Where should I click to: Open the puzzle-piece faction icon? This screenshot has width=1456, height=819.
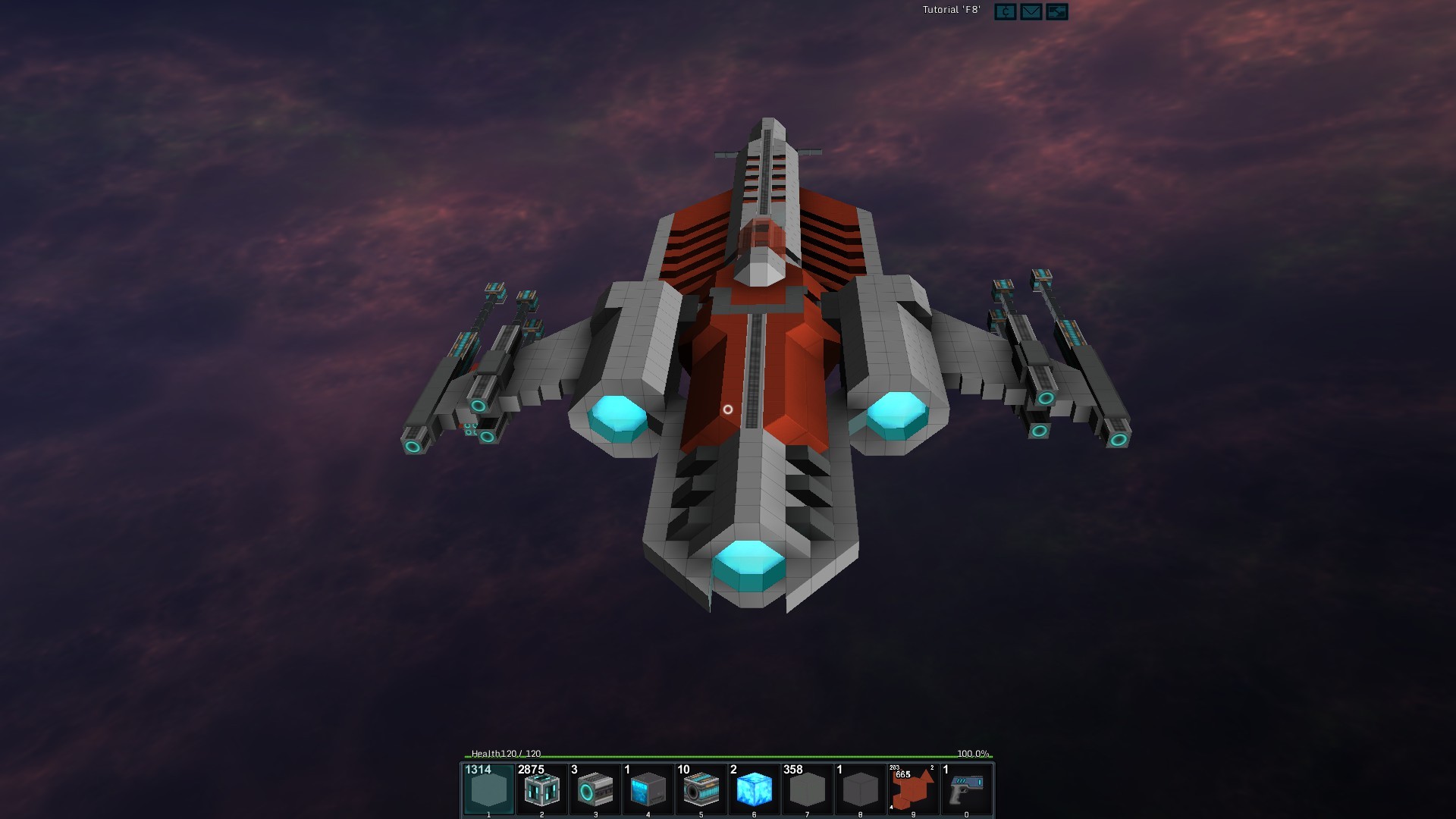tap(1005, 11)
